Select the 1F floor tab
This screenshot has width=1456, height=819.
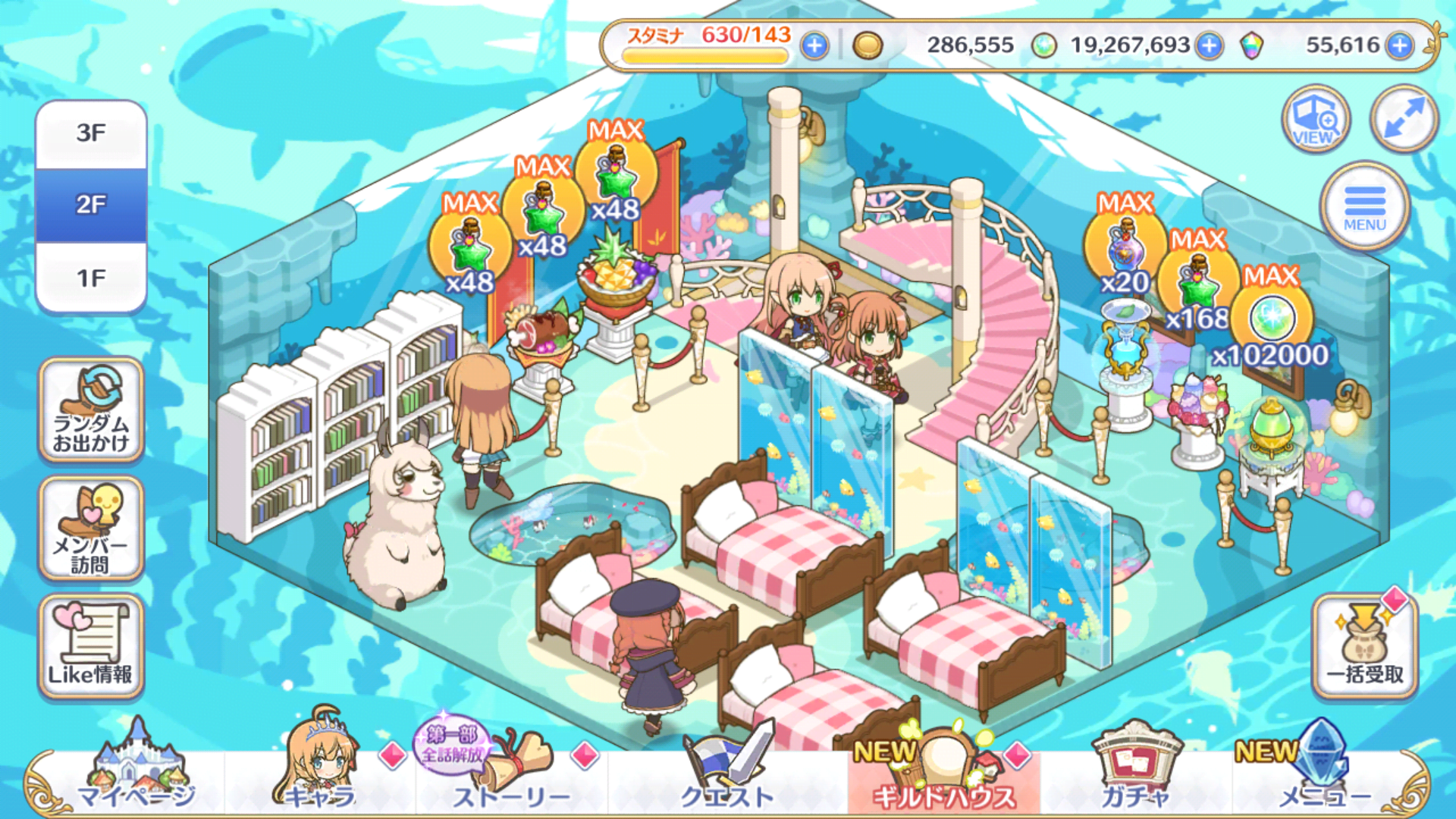[x=91, y=278]
